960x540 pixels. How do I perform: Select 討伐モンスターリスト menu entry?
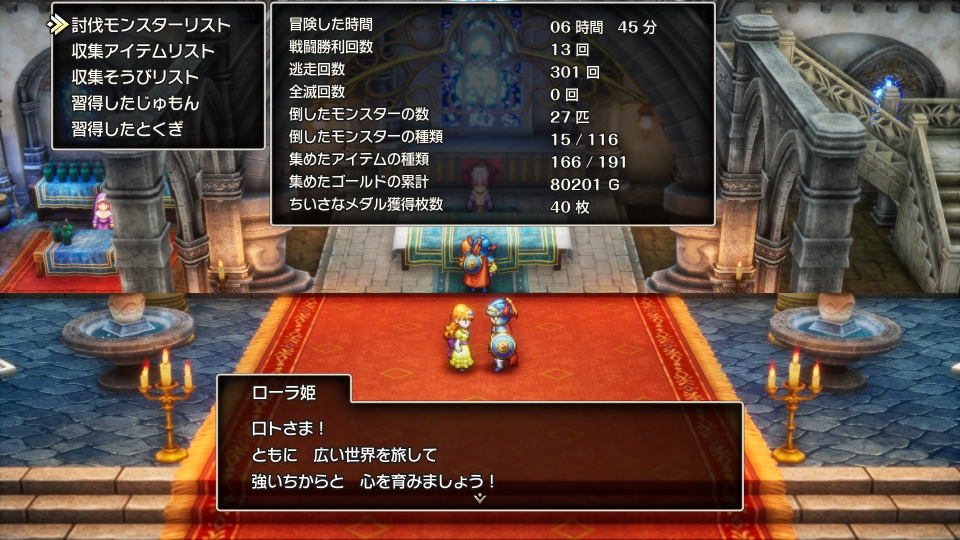(150, 25)
